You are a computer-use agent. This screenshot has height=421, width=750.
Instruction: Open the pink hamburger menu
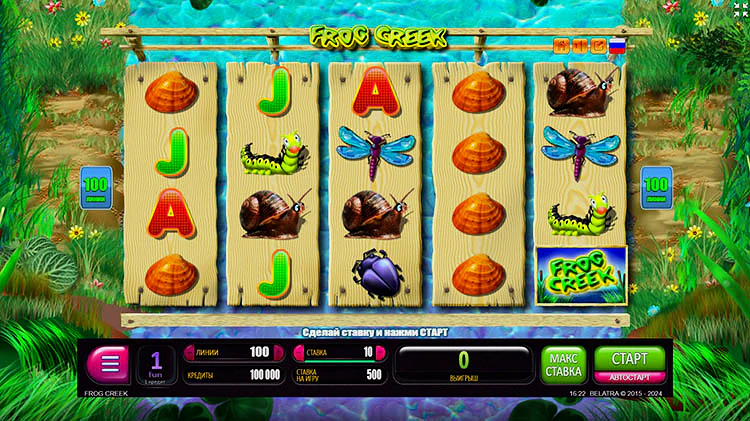click(108, 362)
